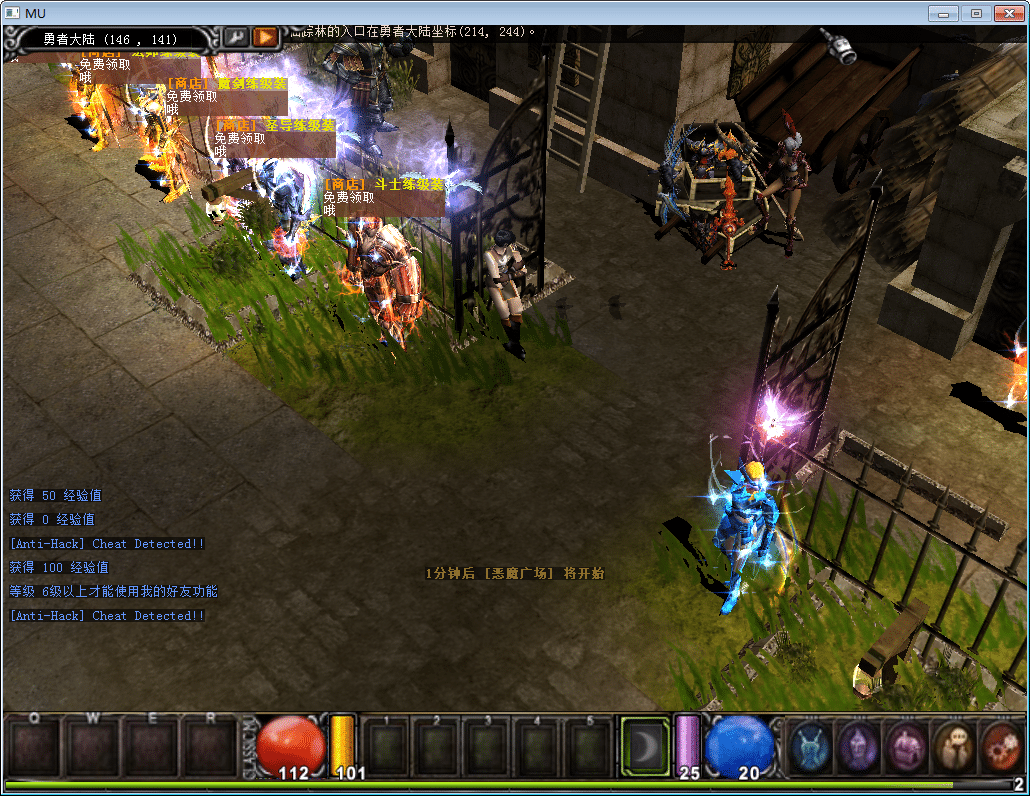
Task: Minimize the MU game window
Action: (943, 13)
